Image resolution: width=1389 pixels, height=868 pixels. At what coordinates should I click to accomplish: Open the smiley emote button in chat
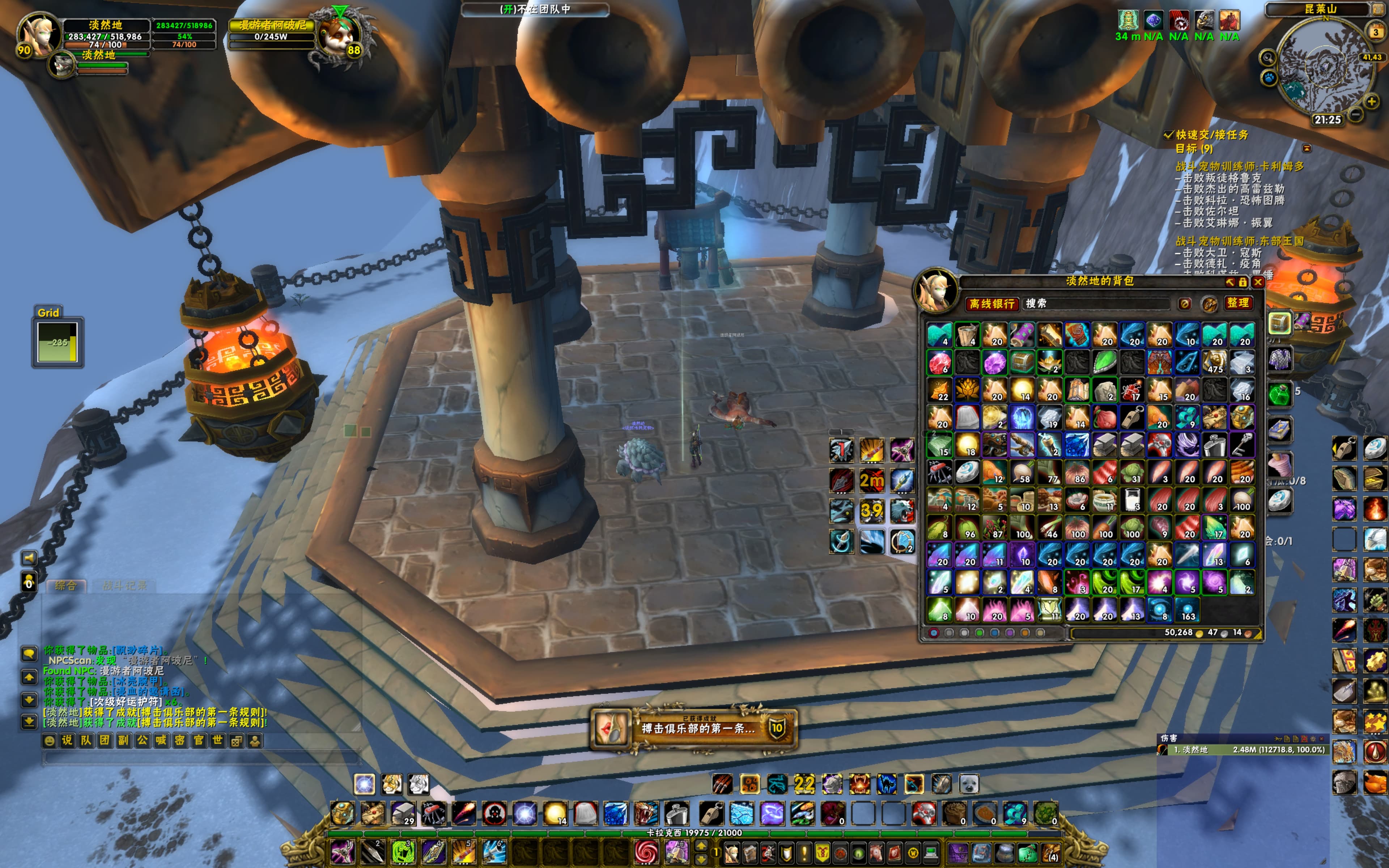pyautogui.click(x=49, y=741)
